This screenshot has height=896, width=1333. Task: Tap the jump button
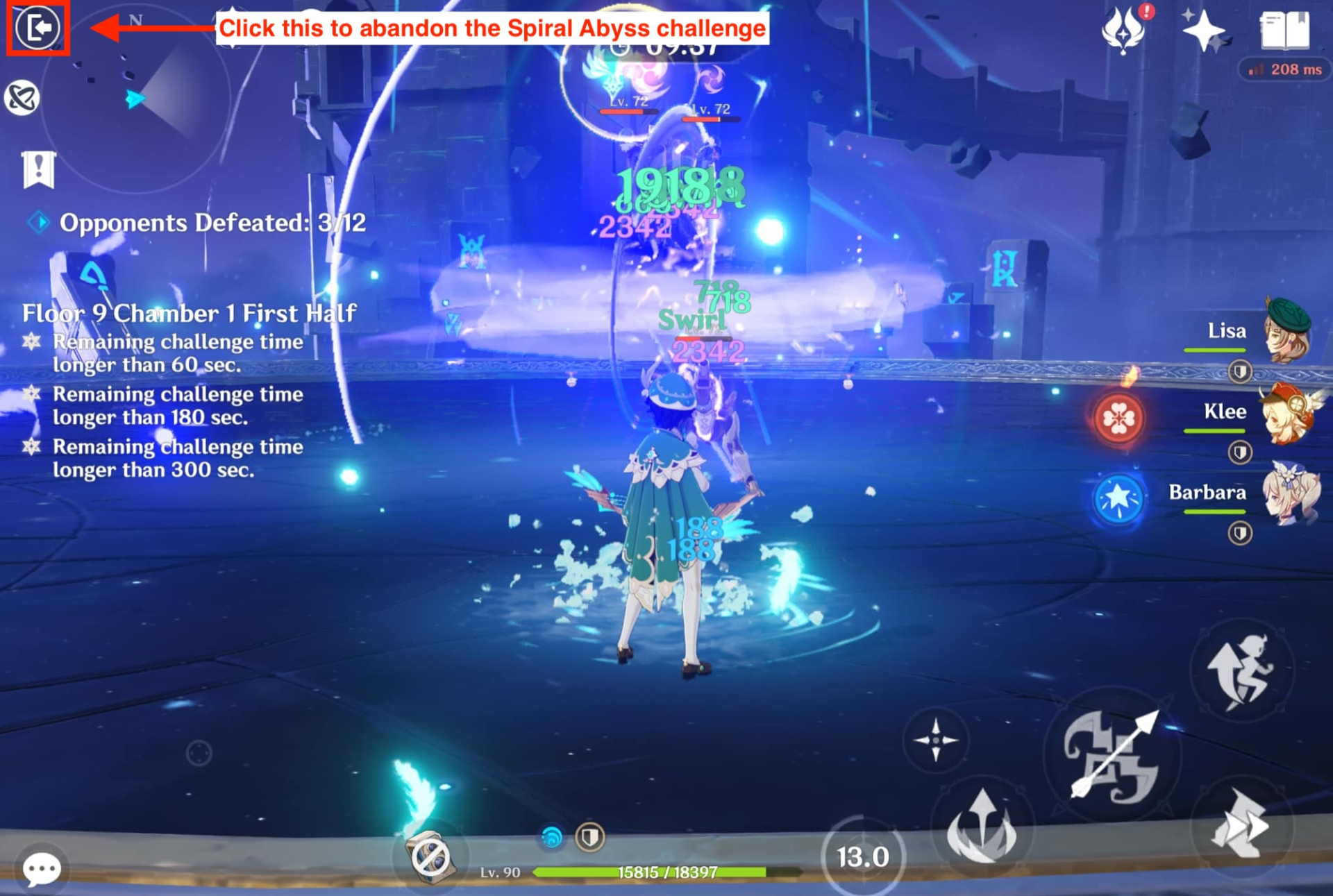1241,670
